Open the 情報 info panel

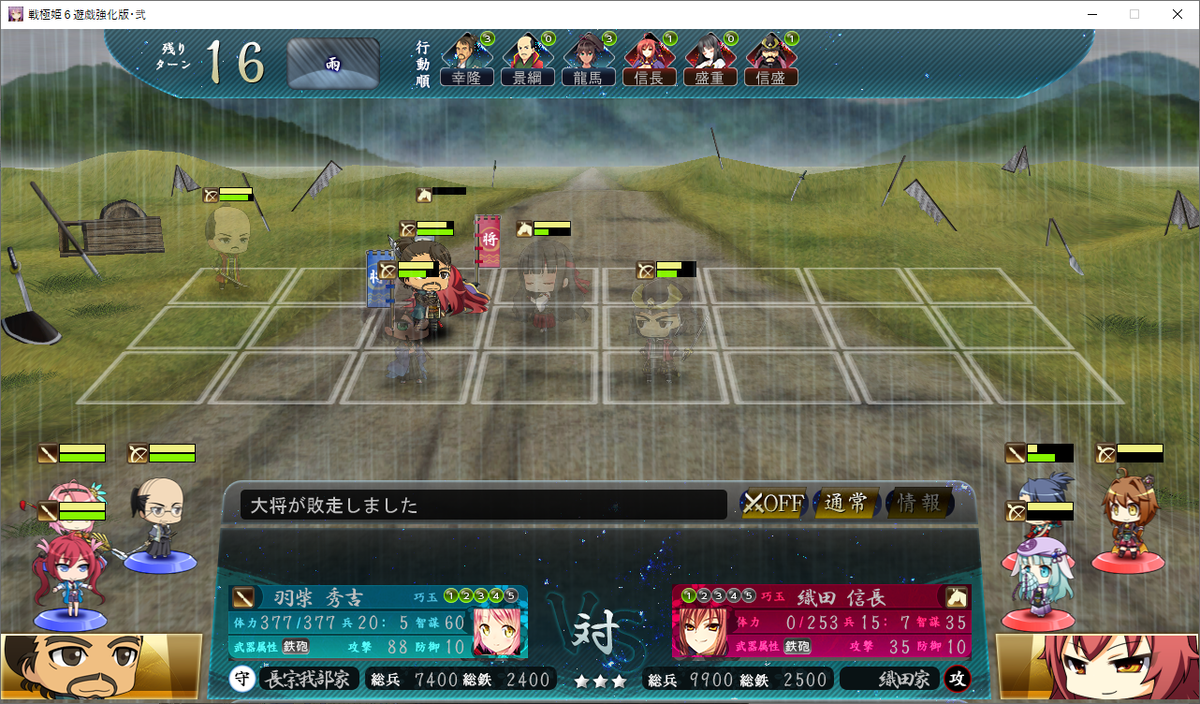[918, 503]
